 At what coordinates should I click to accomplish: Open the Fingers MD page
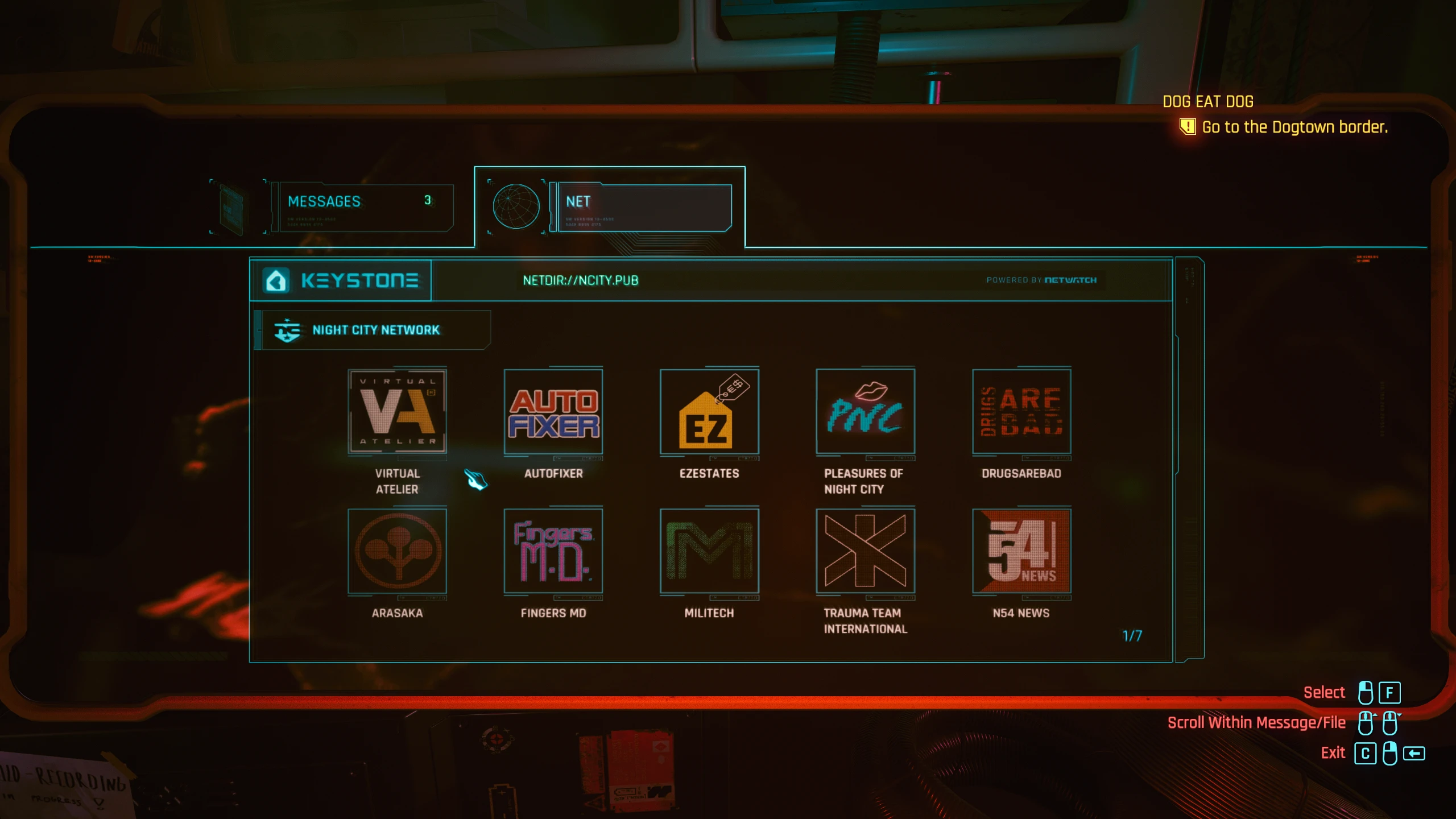point(553,551)
